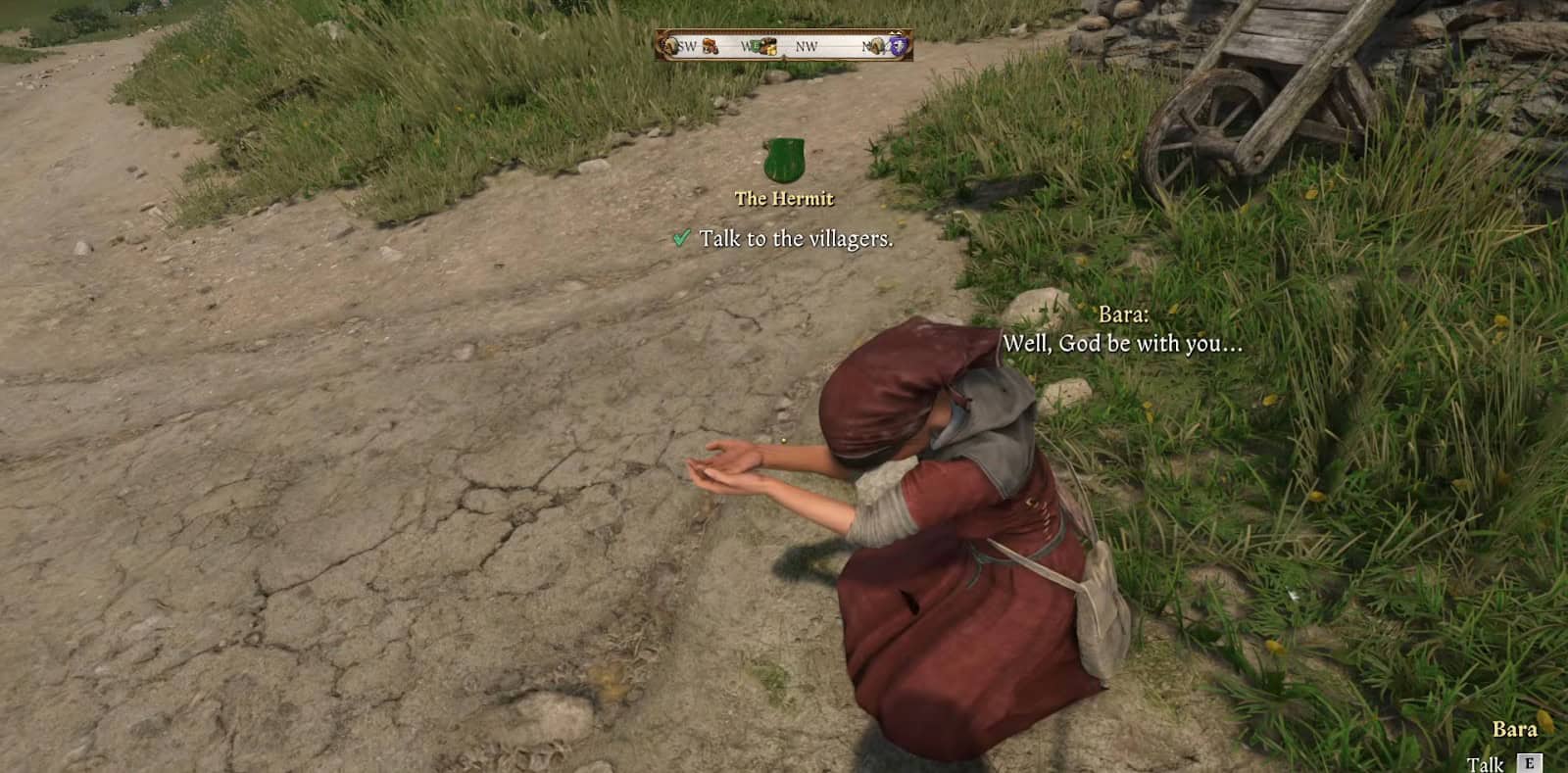Click the Bara name label bottom right

point(1515,729)
